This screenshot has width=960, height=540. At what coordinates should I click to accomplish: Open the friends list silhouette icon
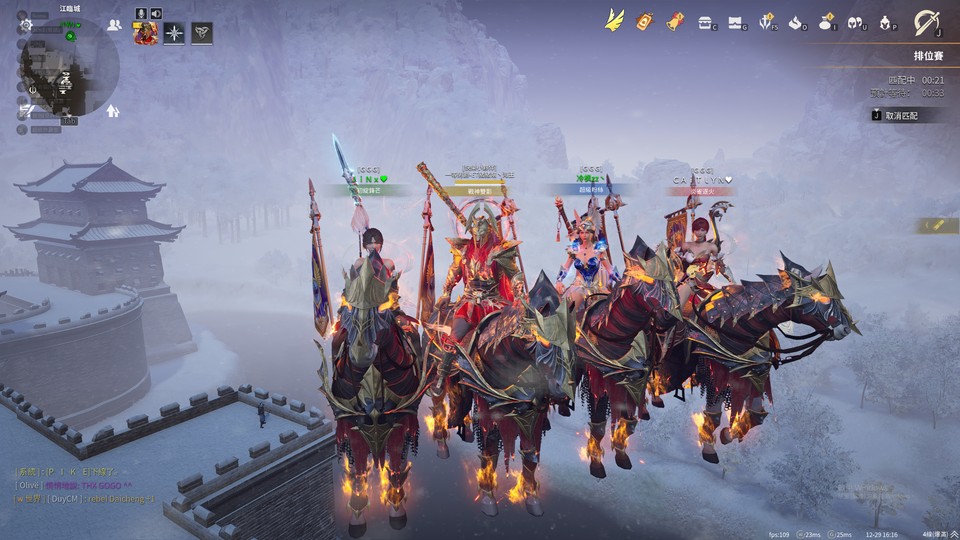tap(114, 25)
